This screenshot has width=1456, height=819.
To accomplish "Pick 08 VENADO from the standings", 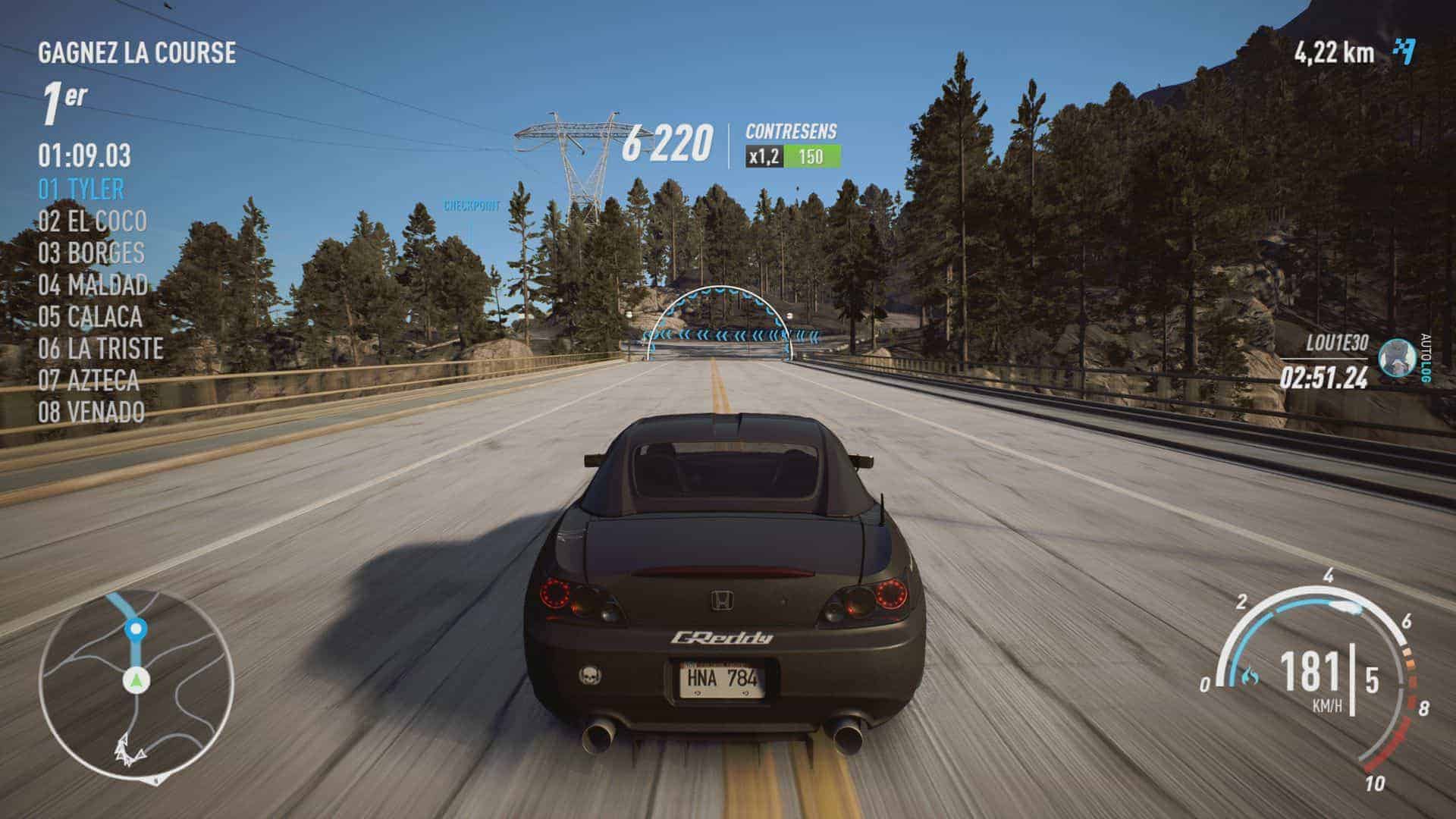I will click(91, 412).
